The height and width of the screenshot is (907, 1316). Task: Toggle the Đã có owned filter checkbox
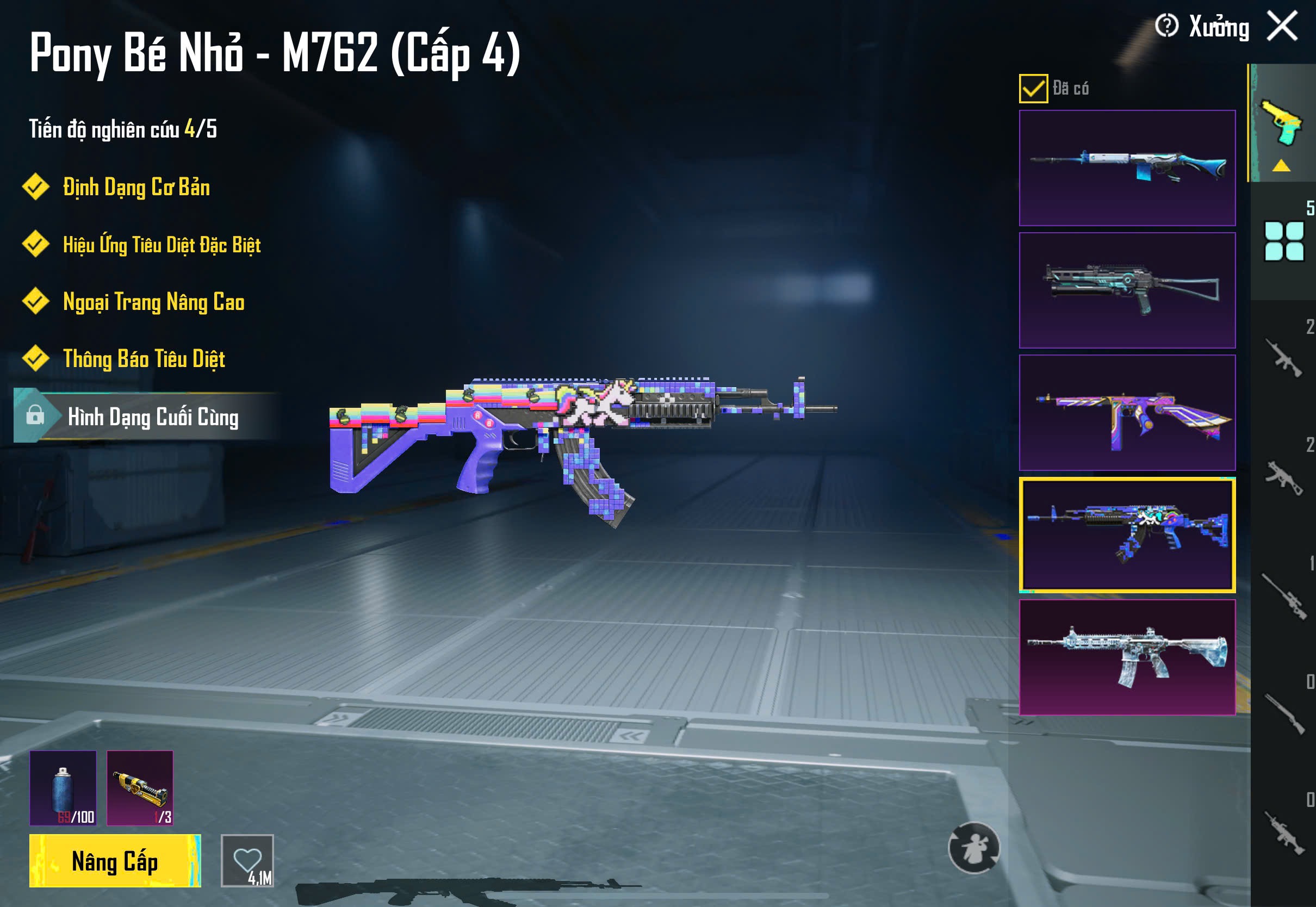click(x=1033, y=89)
